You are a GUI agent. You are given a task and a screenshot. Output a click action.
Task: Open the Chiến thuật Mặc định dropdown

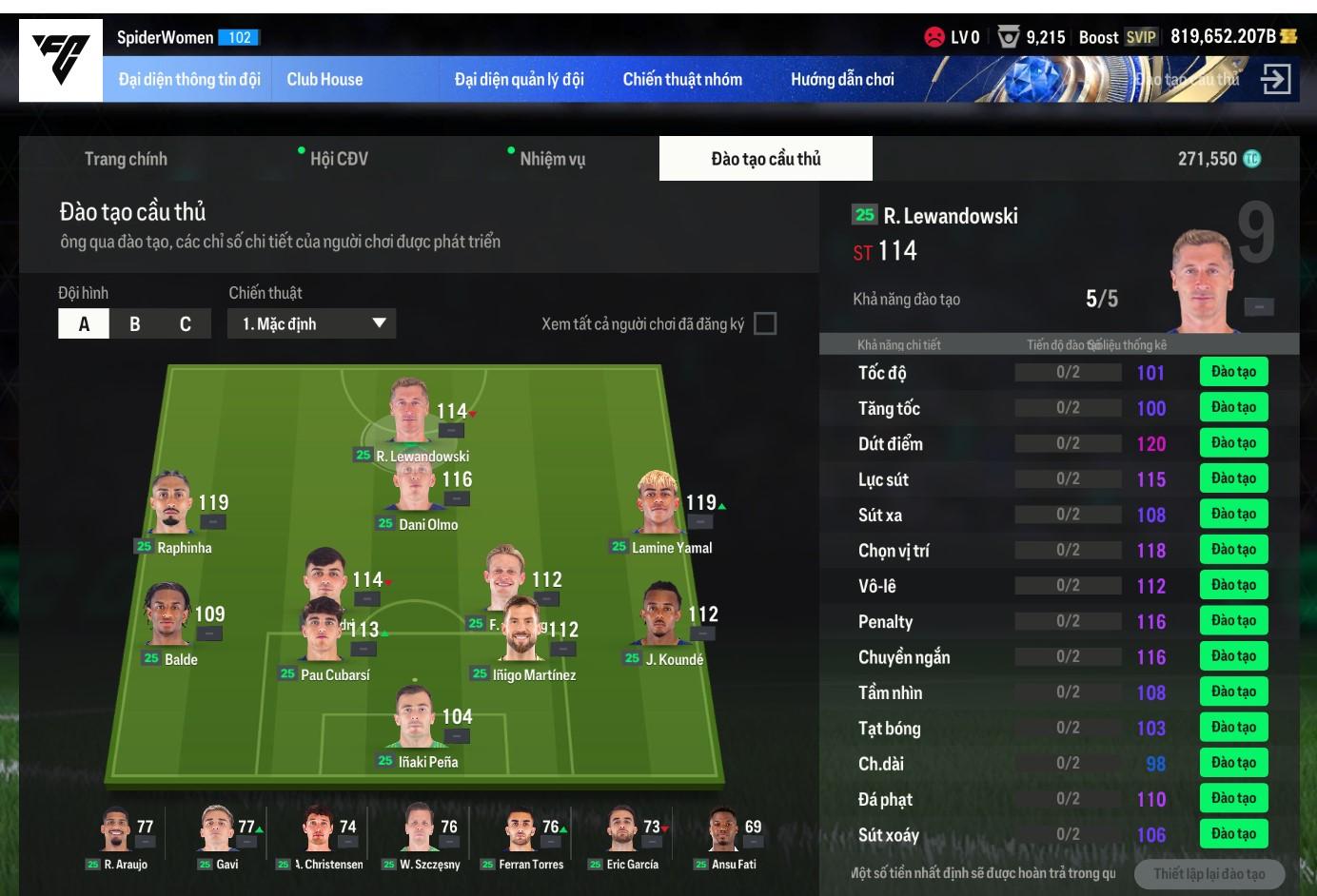[x=311, y=324]
